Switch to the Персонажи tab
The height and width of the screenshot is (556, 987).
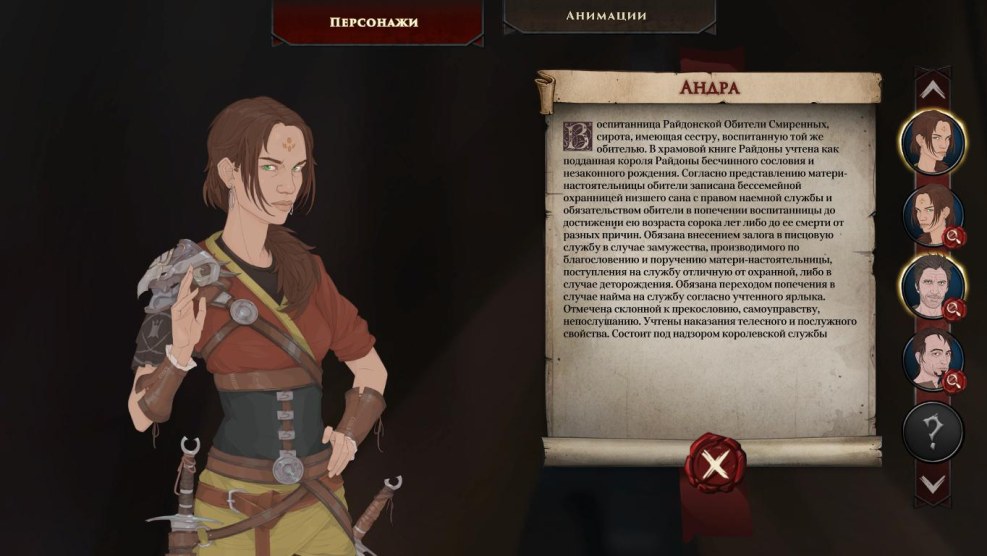click(x=373, y=20)
